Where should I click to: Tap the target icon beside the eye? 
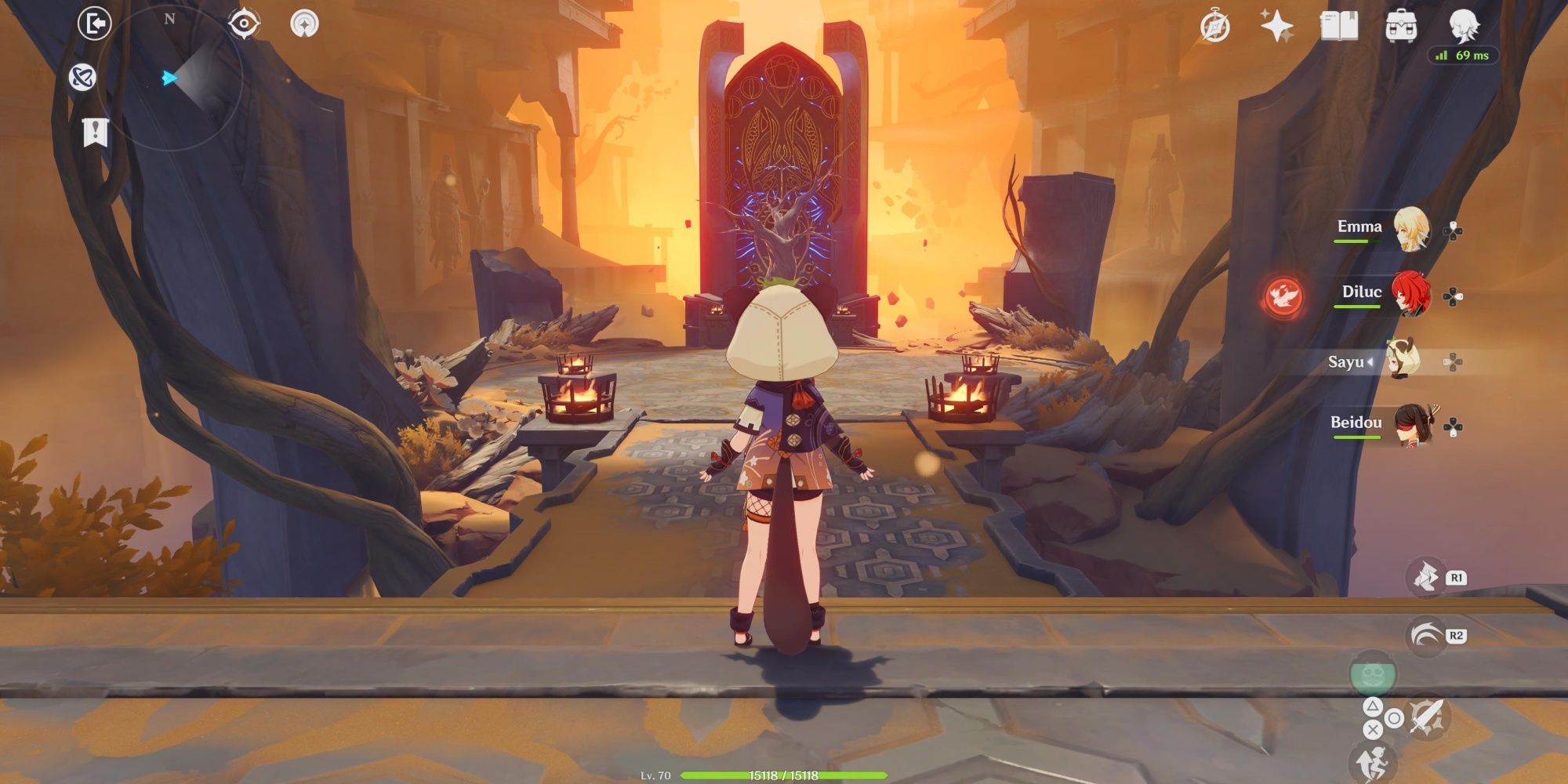point(304,24)
